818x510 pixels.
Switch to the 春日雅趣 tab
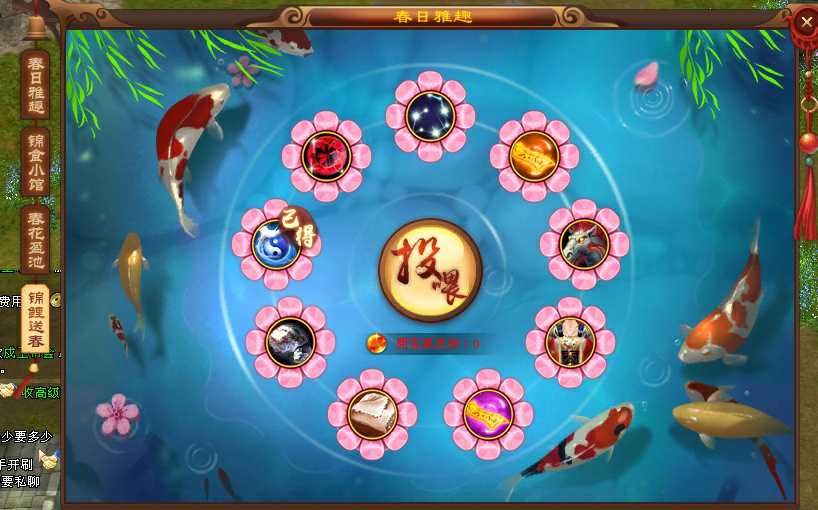click(x=35, y=85)
